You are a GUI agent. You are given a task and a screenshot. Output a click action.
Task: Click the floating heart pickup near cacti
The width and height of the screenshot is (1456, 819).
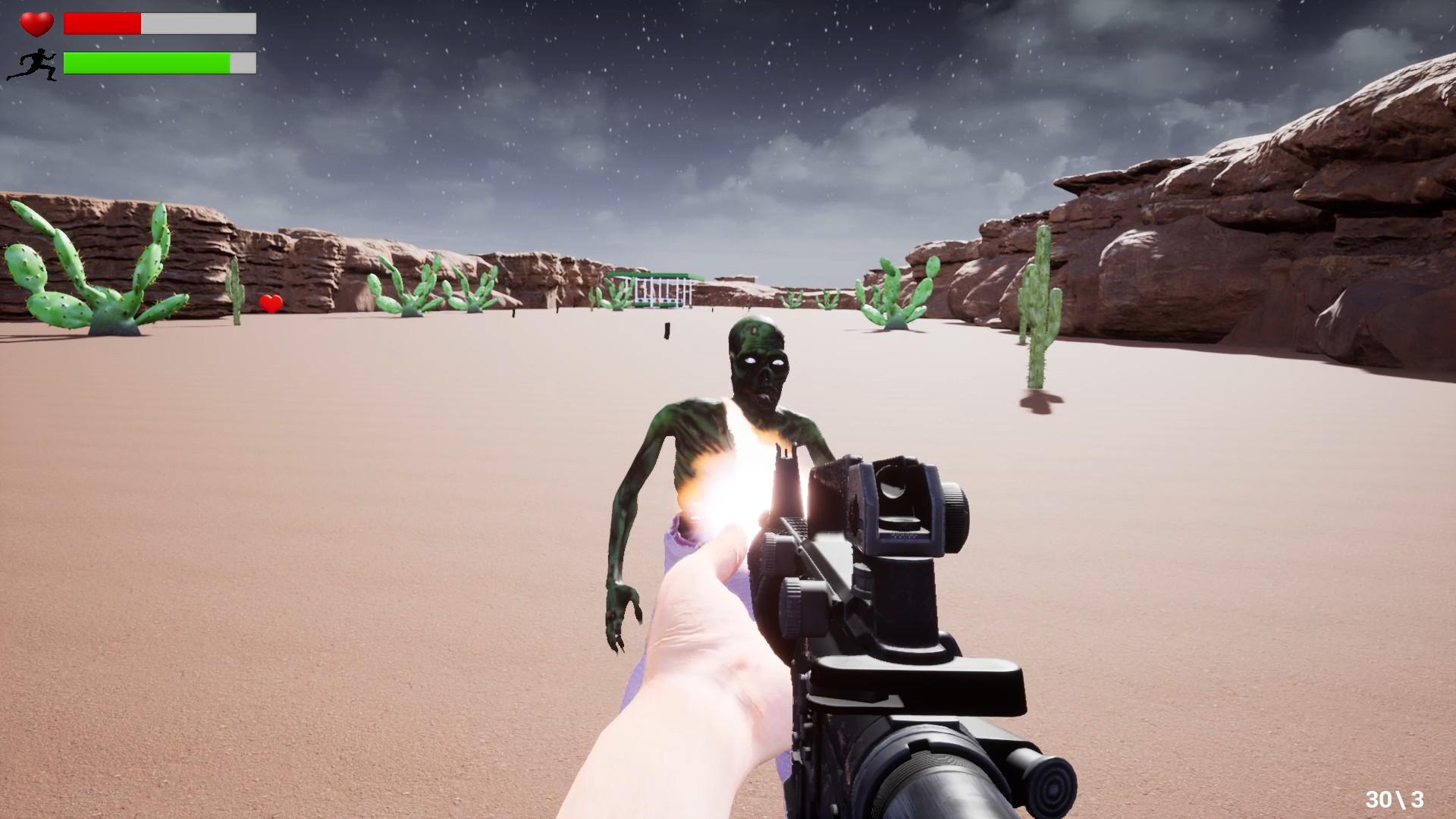(x=270, y=303)
